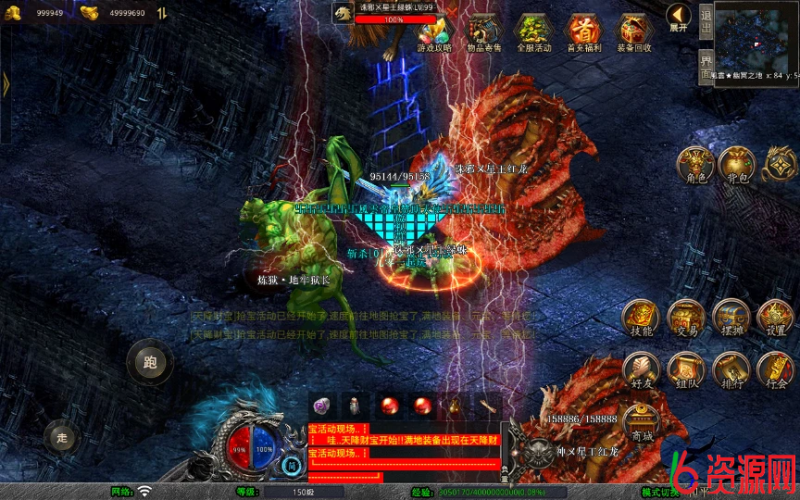The width and height of the screenshot is (800, 500).
Task: Click the 退出 exit button
Action: point(705,22)
